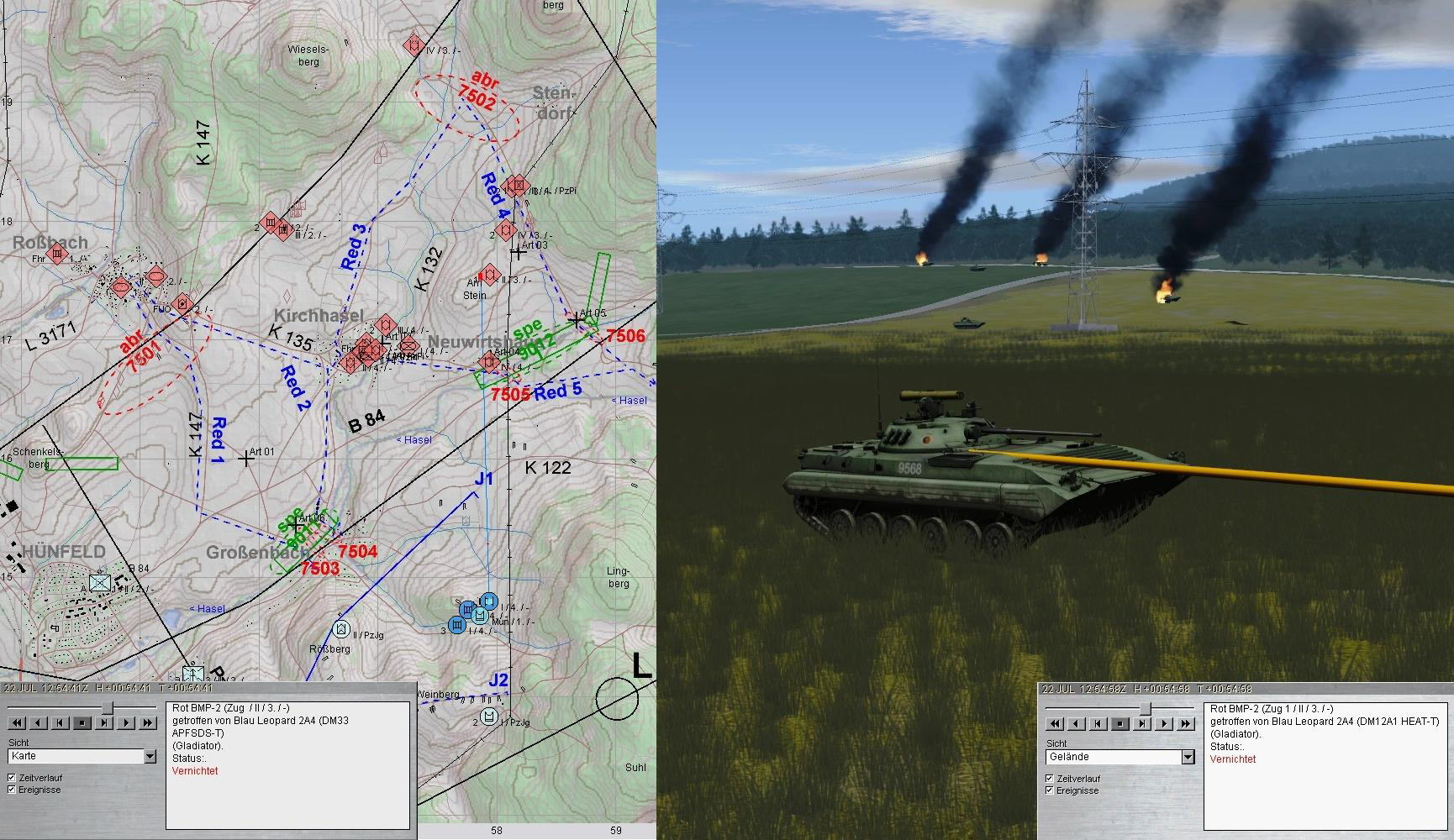Fast-forward the Gelände terrain replay
The height and width of the screenshot is (840, 1454).
coord(1186,723)
